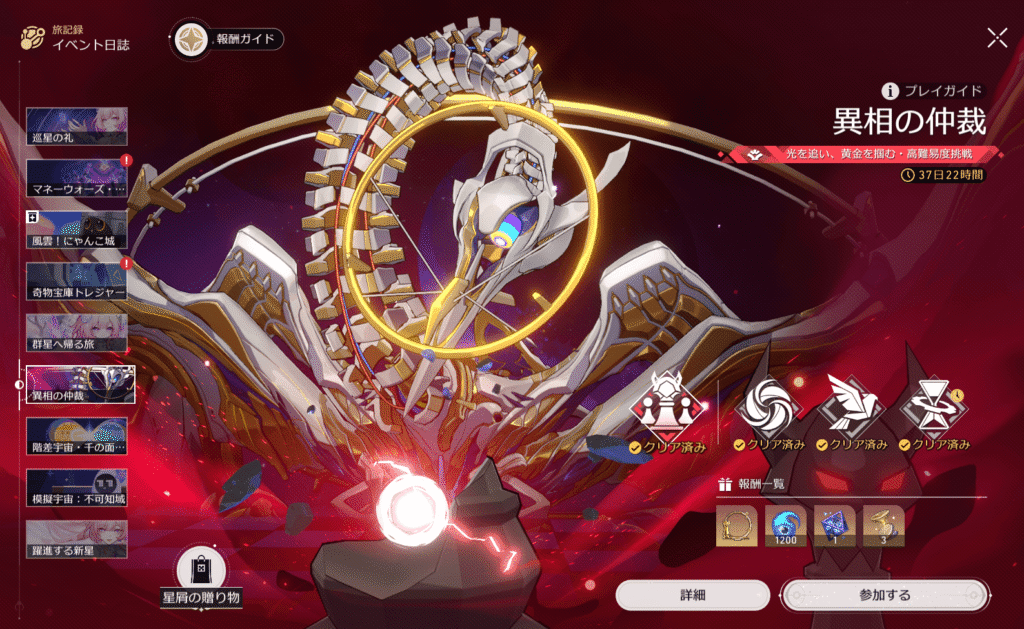This screenshot has width=1024, height=629.
Task: Click the 詳細 details button
Action: tap(692, 595)
